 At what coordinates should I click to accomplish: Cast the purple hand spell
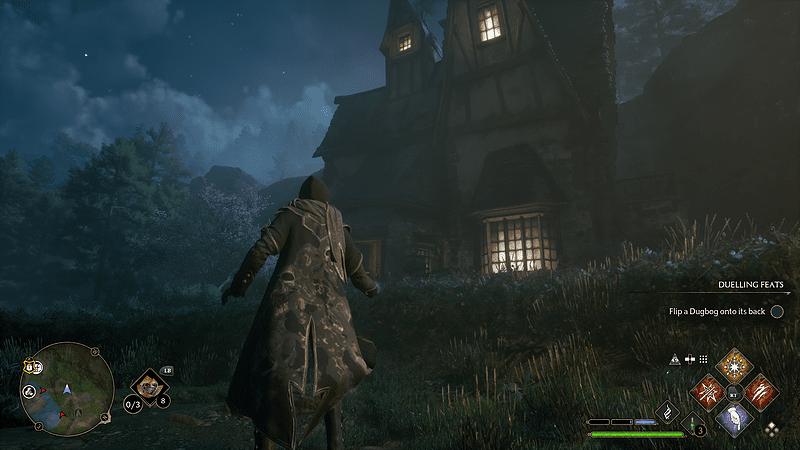(735, 418)
